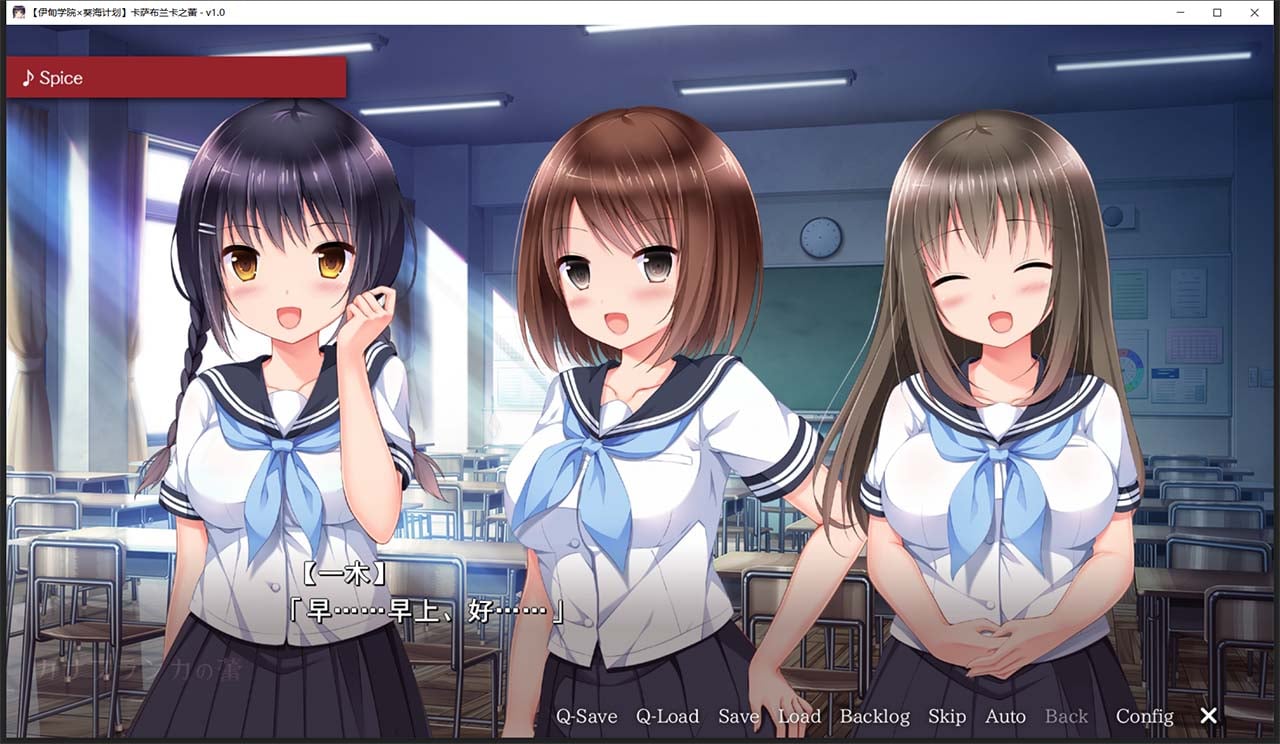The height and width of the screenshot is (744, 1280).
Task: Open the Backlog text history
Action: (x=875, y=716)
